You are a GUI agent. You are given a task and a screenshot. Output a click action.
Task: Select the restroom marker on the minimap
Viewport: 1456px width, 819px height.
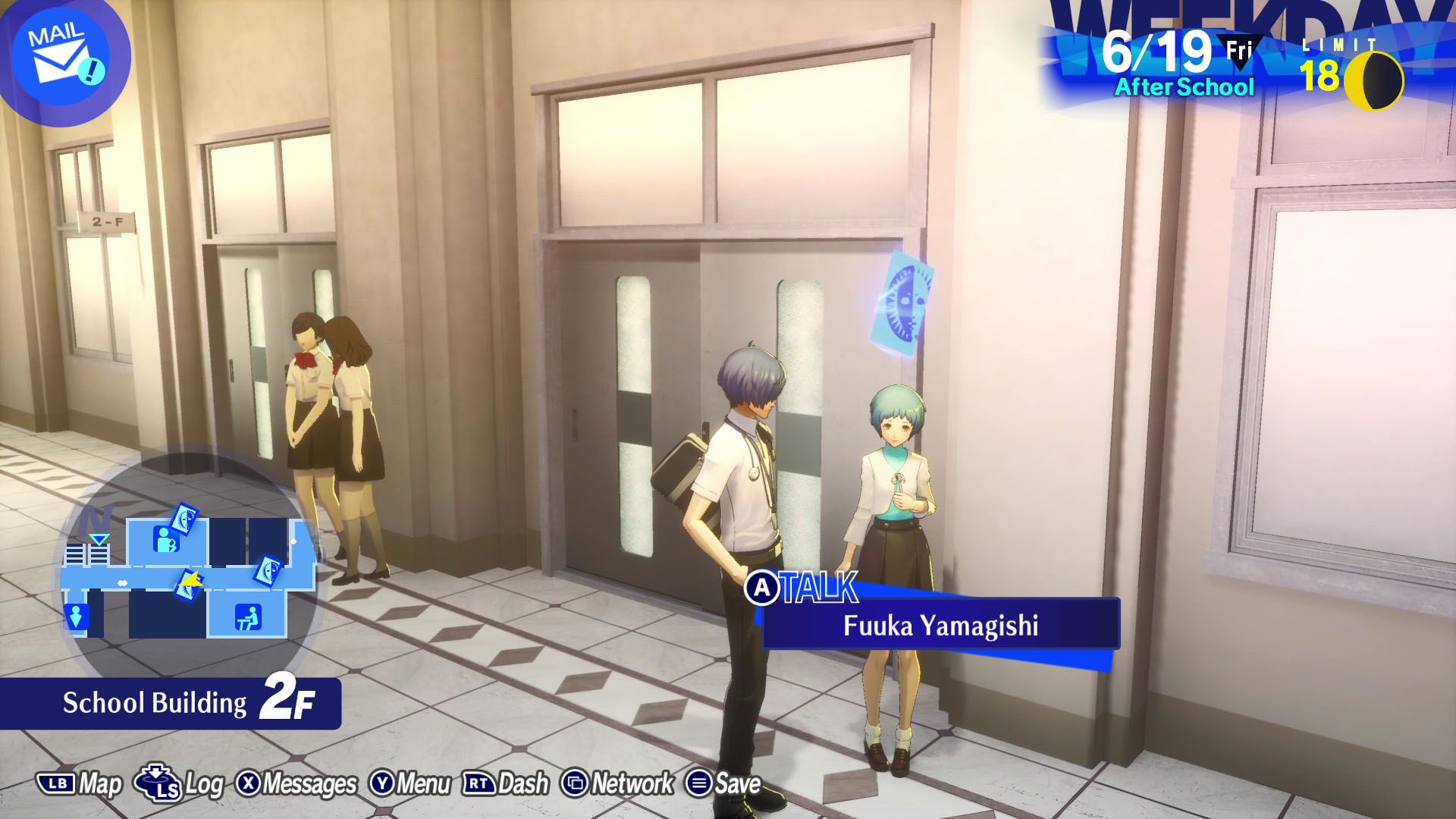(75, 617)
